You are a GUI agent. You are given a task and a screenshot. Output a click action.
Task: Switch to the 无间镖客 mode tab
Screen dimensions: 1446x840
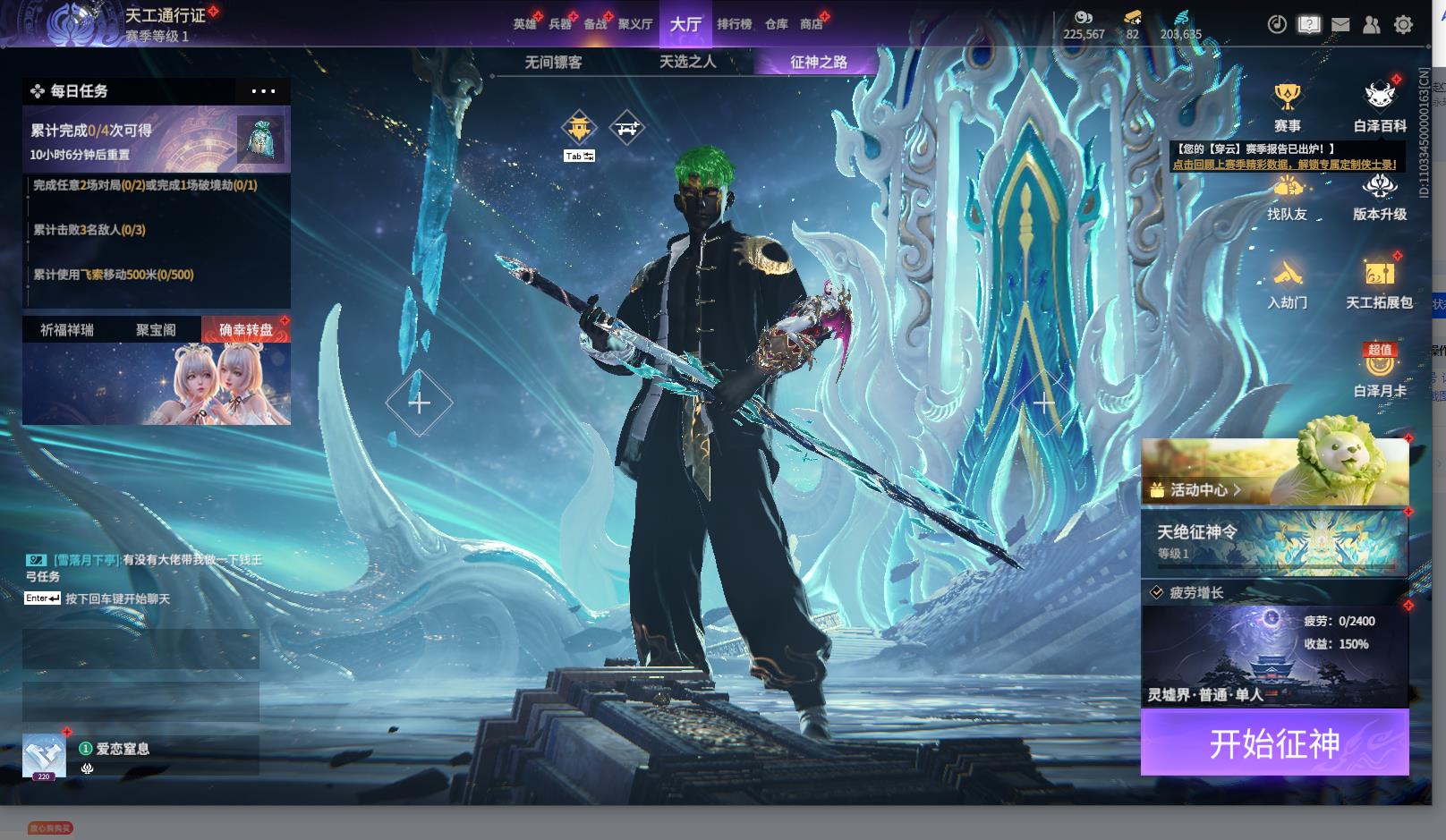(x=553, y=62)
